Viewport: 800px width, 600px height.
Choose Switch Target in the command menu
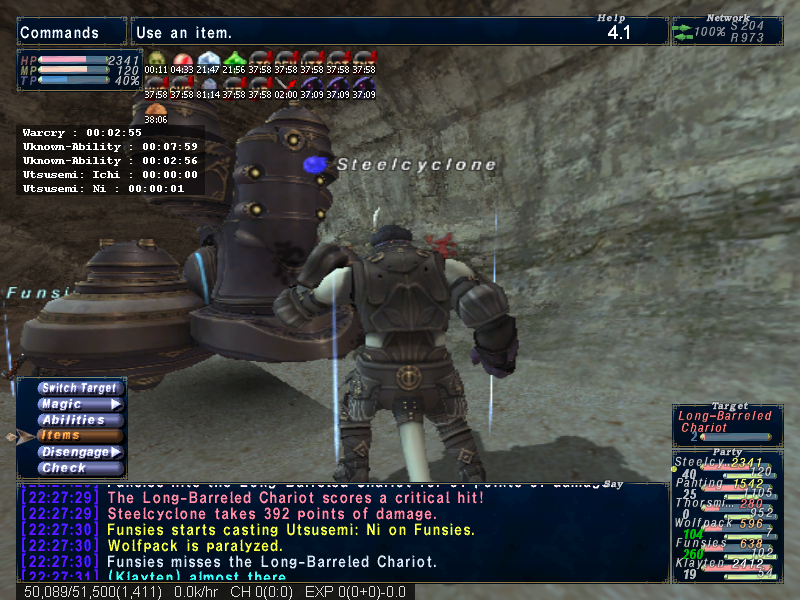click(80, 388)
